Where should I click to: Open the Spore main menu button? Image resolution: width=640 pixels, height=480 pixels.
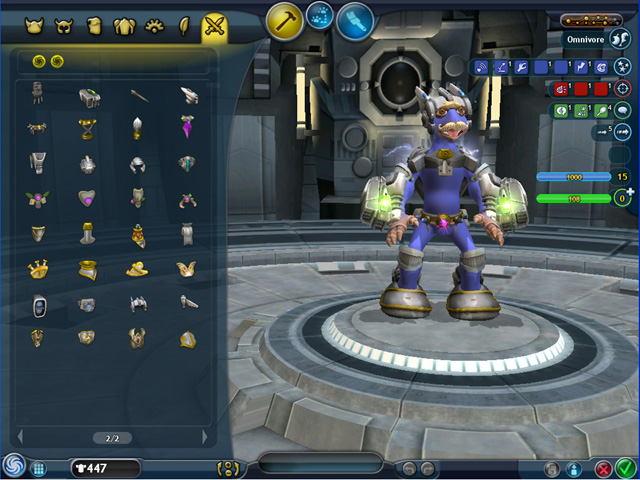14,466
